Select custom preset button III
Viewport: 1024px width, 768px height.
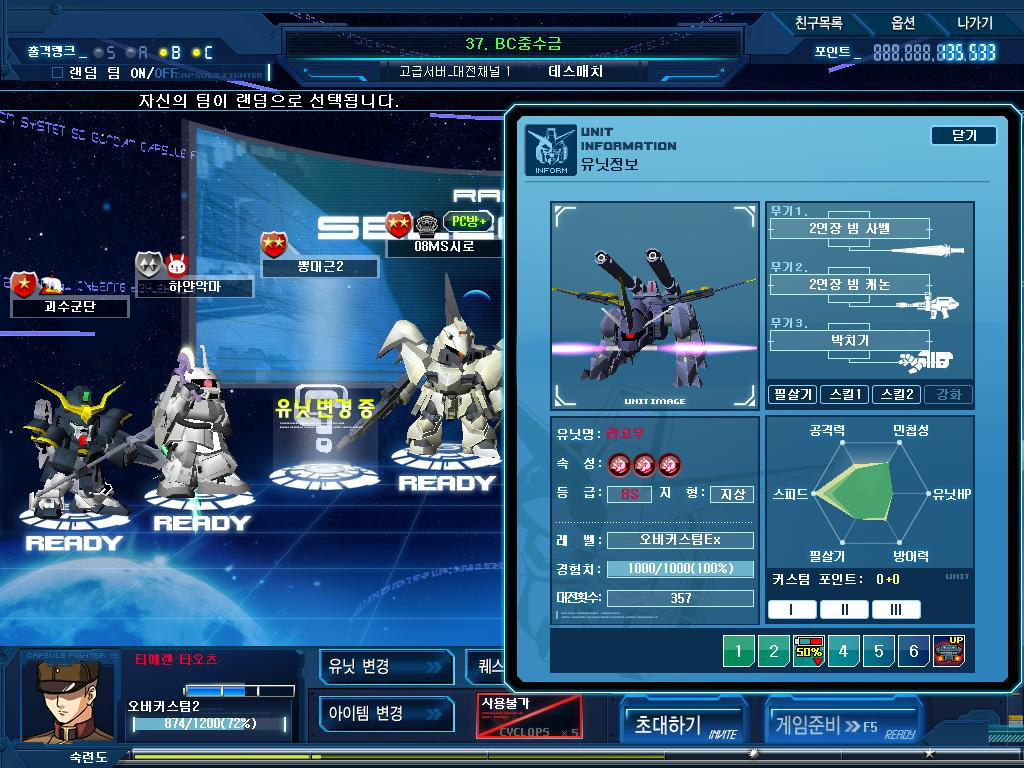(896, 609)
